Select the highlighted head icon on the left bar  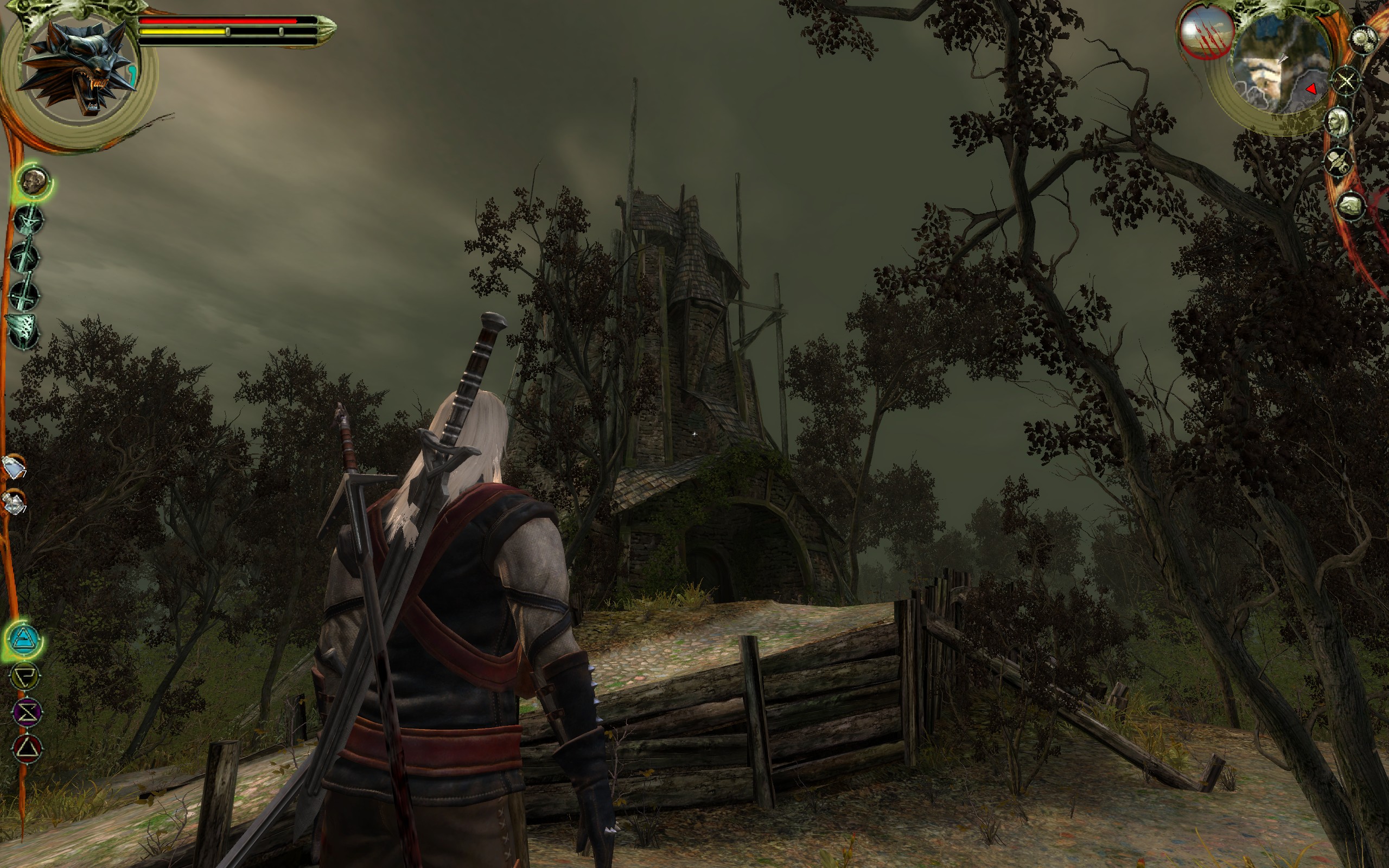click(x=33, y=181)
